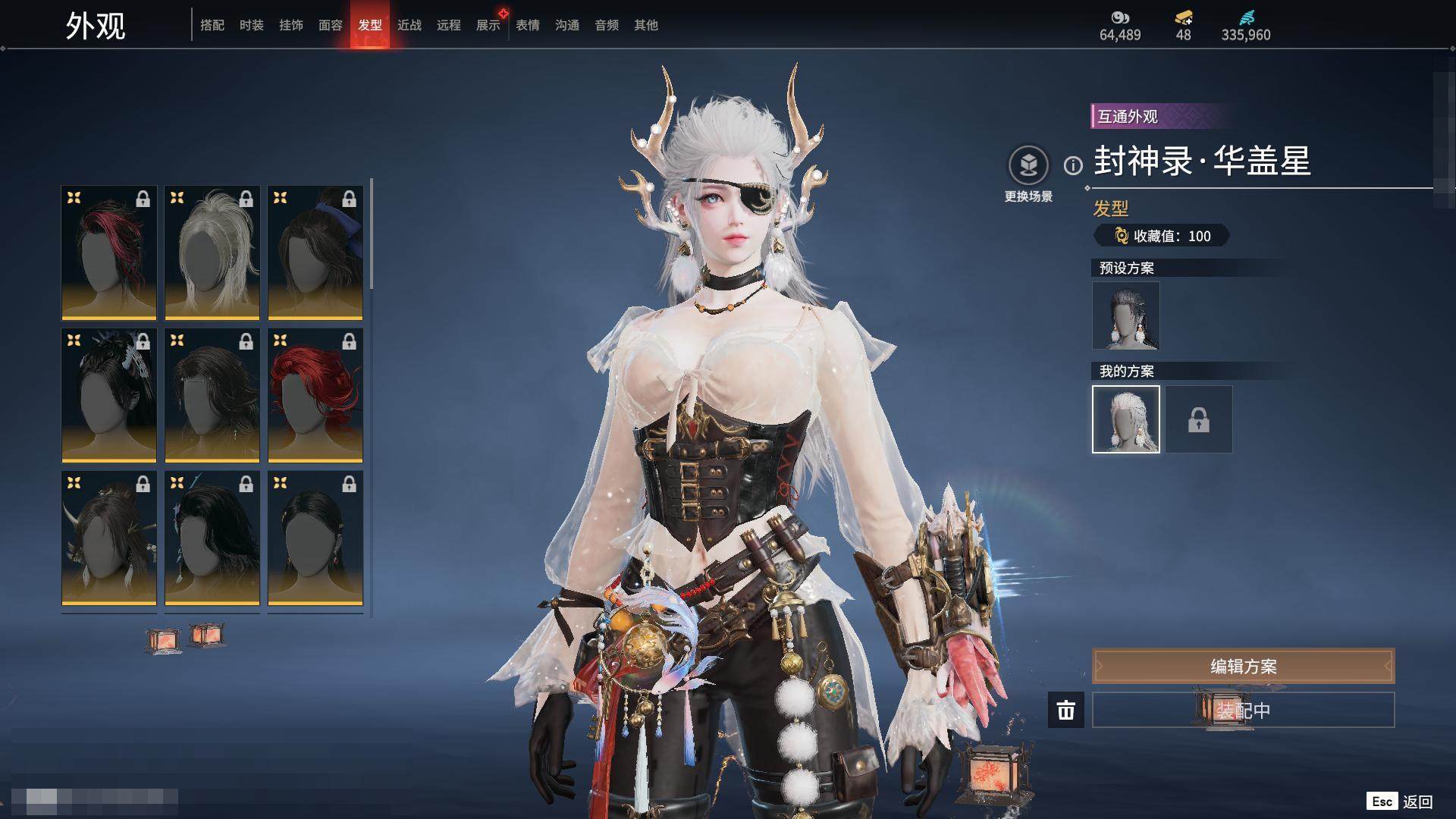The width and height of the screenshot is (1456, 819).
Task: Select the 挂饰 accessories tab
Action: [291, 25]
